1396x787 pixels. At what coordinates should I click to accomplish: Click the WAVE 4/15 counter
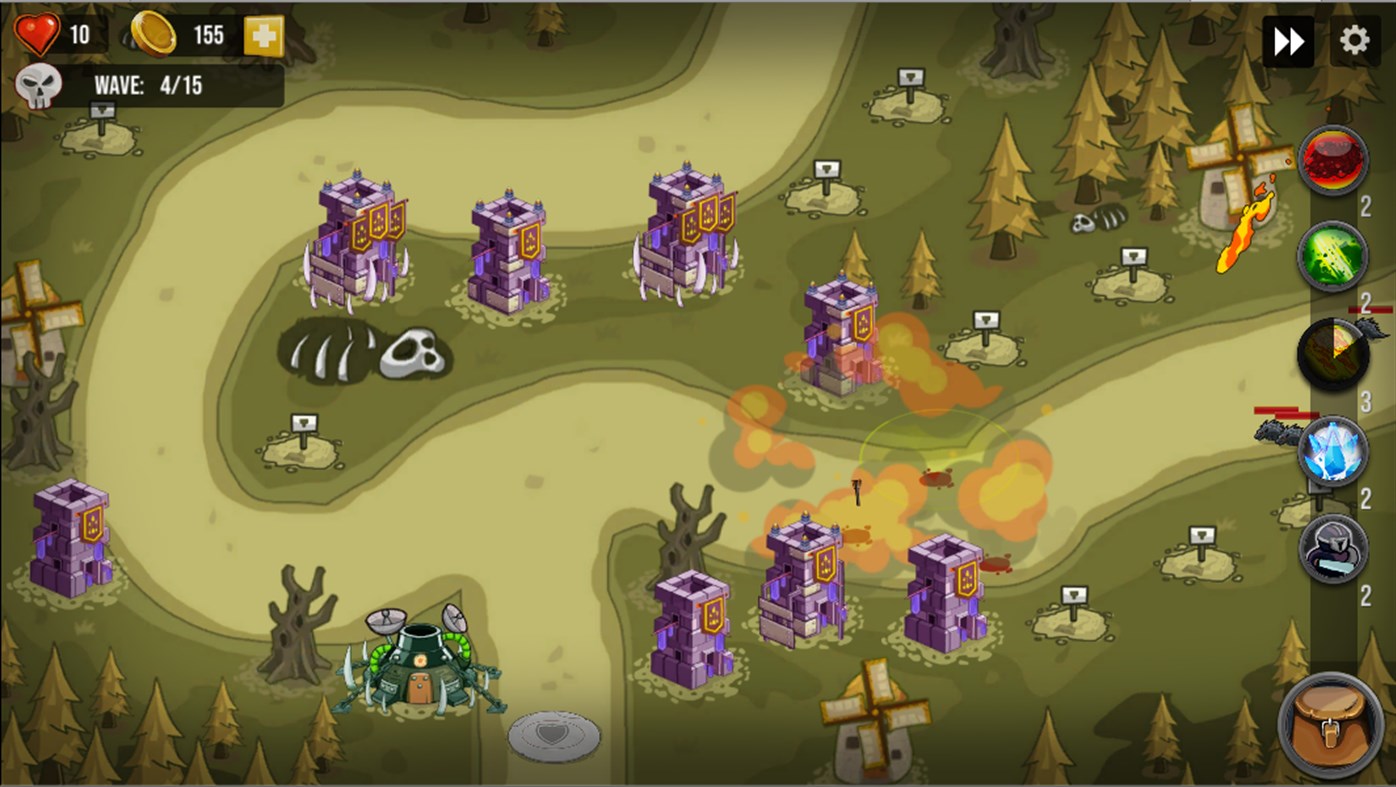pos(150,85)
